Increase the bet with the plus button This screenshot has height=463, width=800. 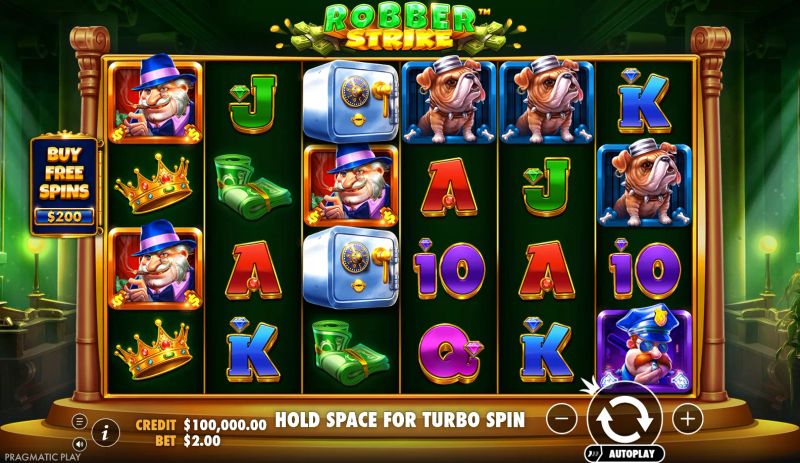coord(686,419)
